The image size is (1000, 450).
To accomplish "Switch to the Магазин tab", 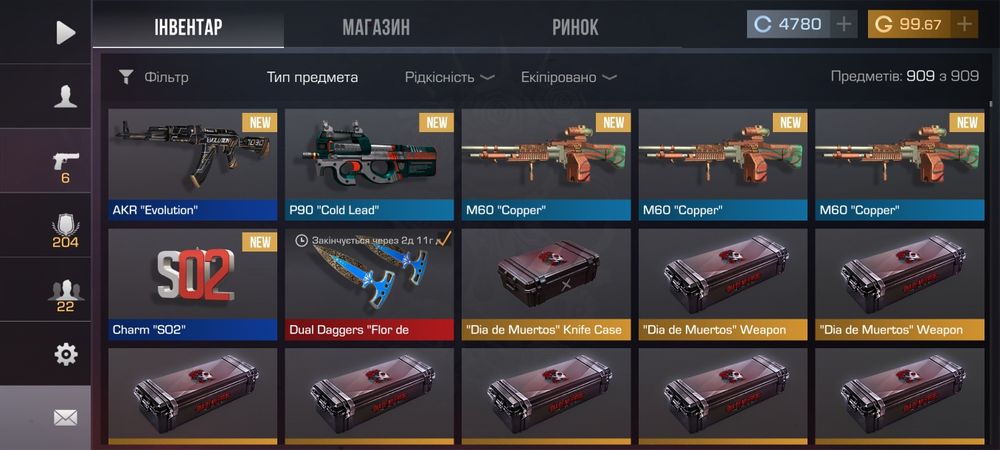I will pos(376,27).
